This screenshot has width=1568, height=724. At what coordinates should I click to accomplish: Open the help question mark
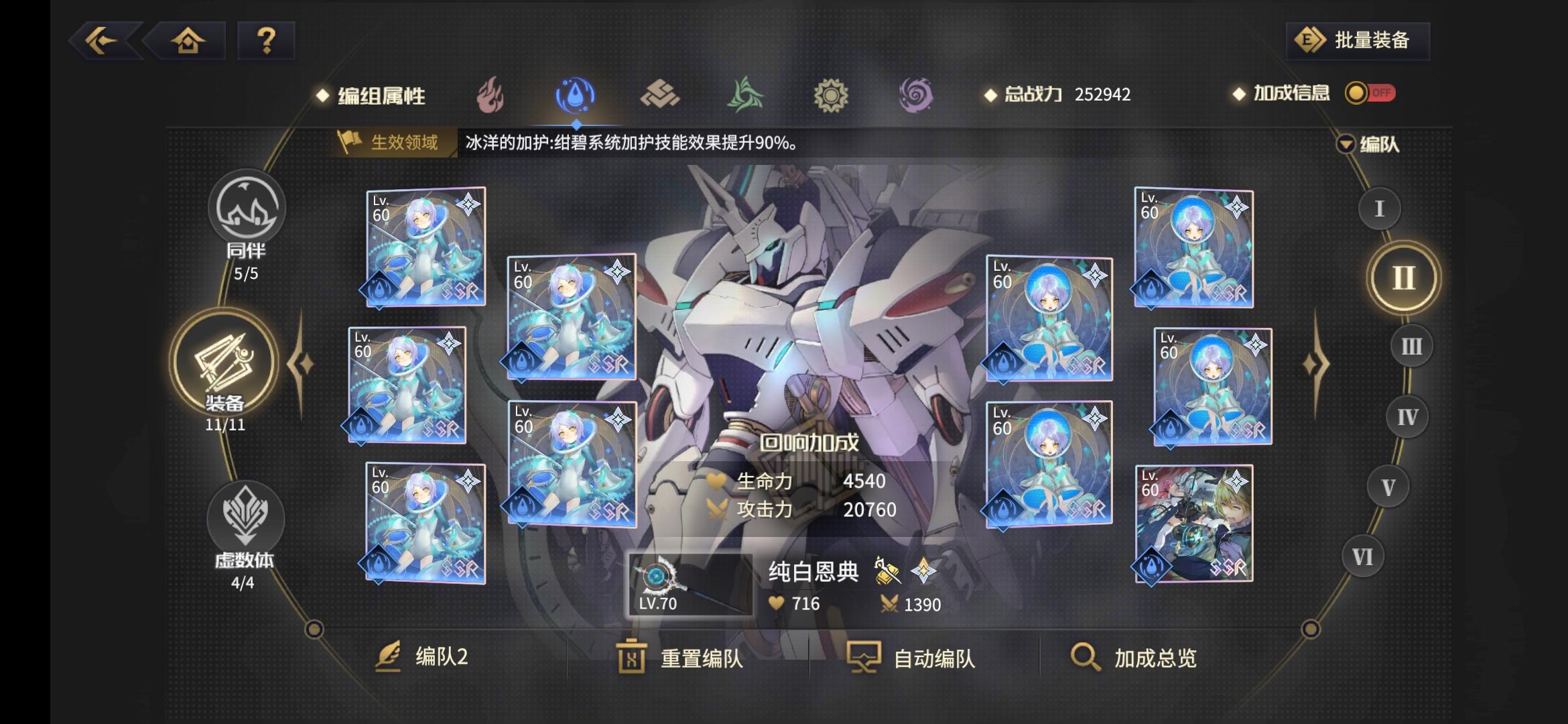pyautogui.click(x=266, y=42)
